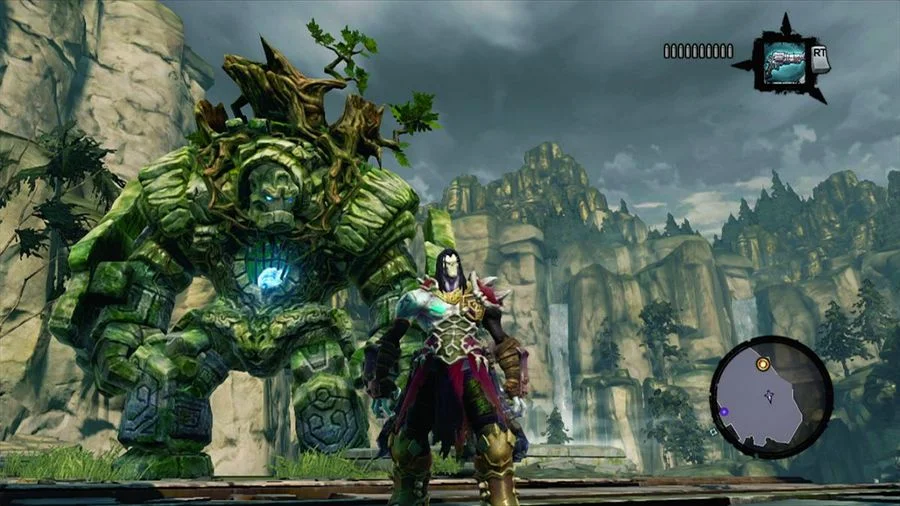Open the circular minimap
The height and width of the screenshot is (506, 900).
pos(771,397)
